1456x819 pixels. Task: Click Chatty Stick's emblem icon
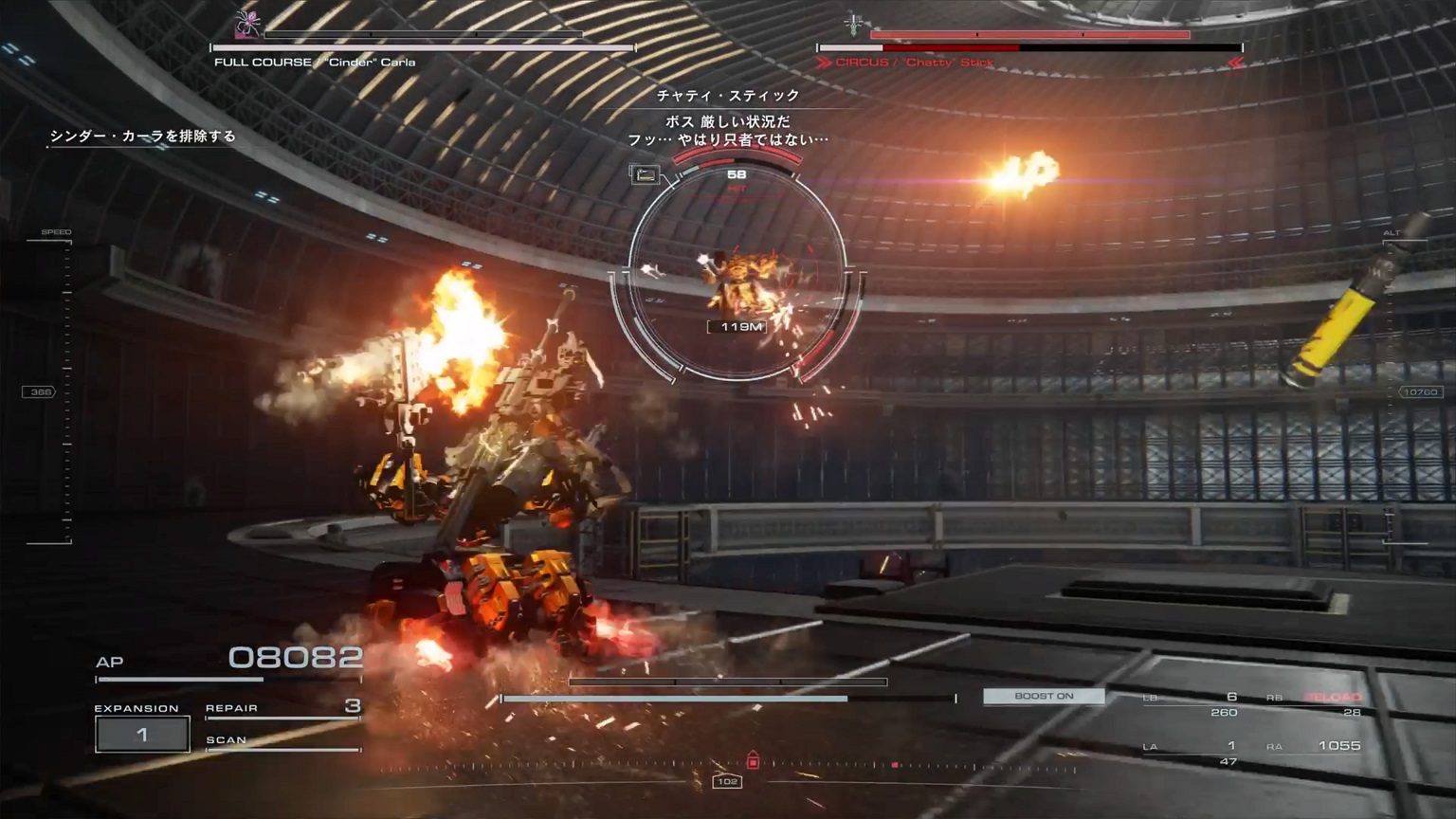pos(852,26)
